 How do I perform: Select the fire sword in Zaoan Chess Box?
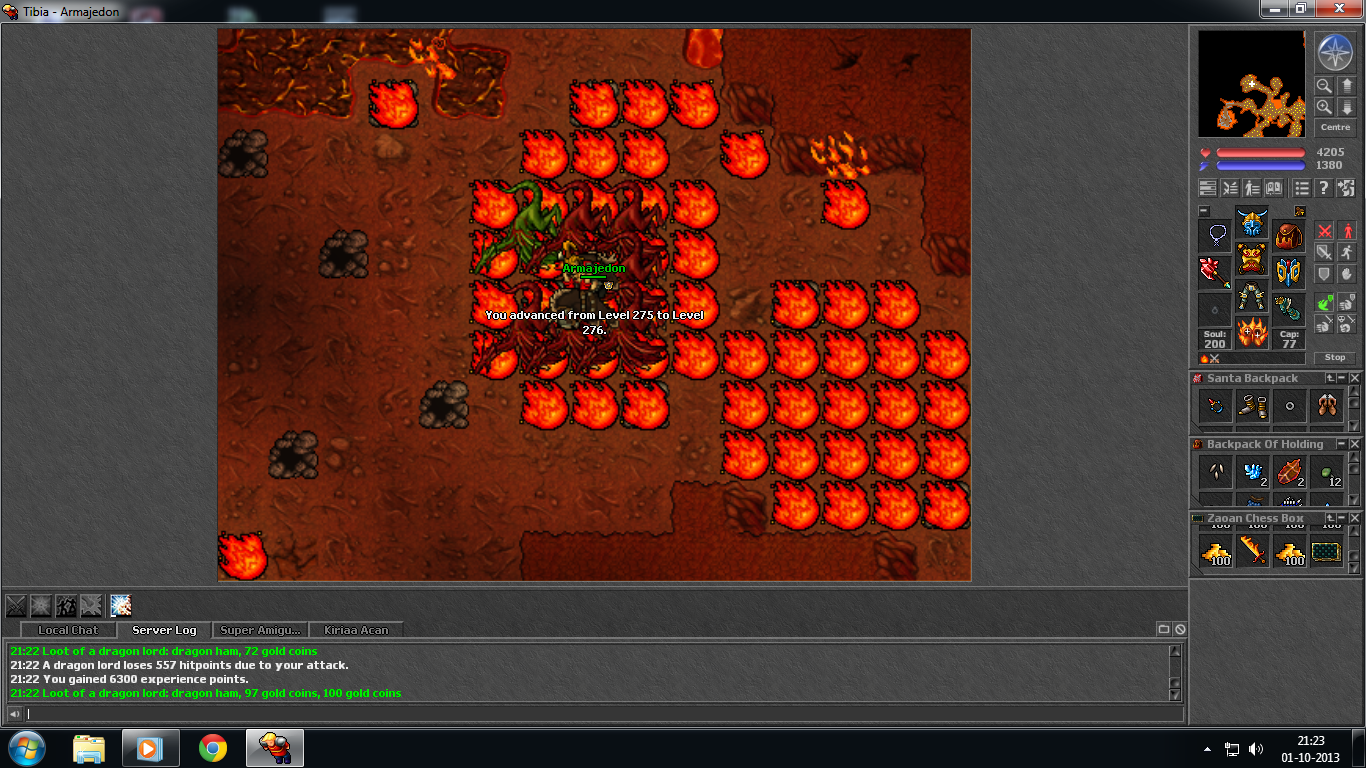pos(1253,550)
